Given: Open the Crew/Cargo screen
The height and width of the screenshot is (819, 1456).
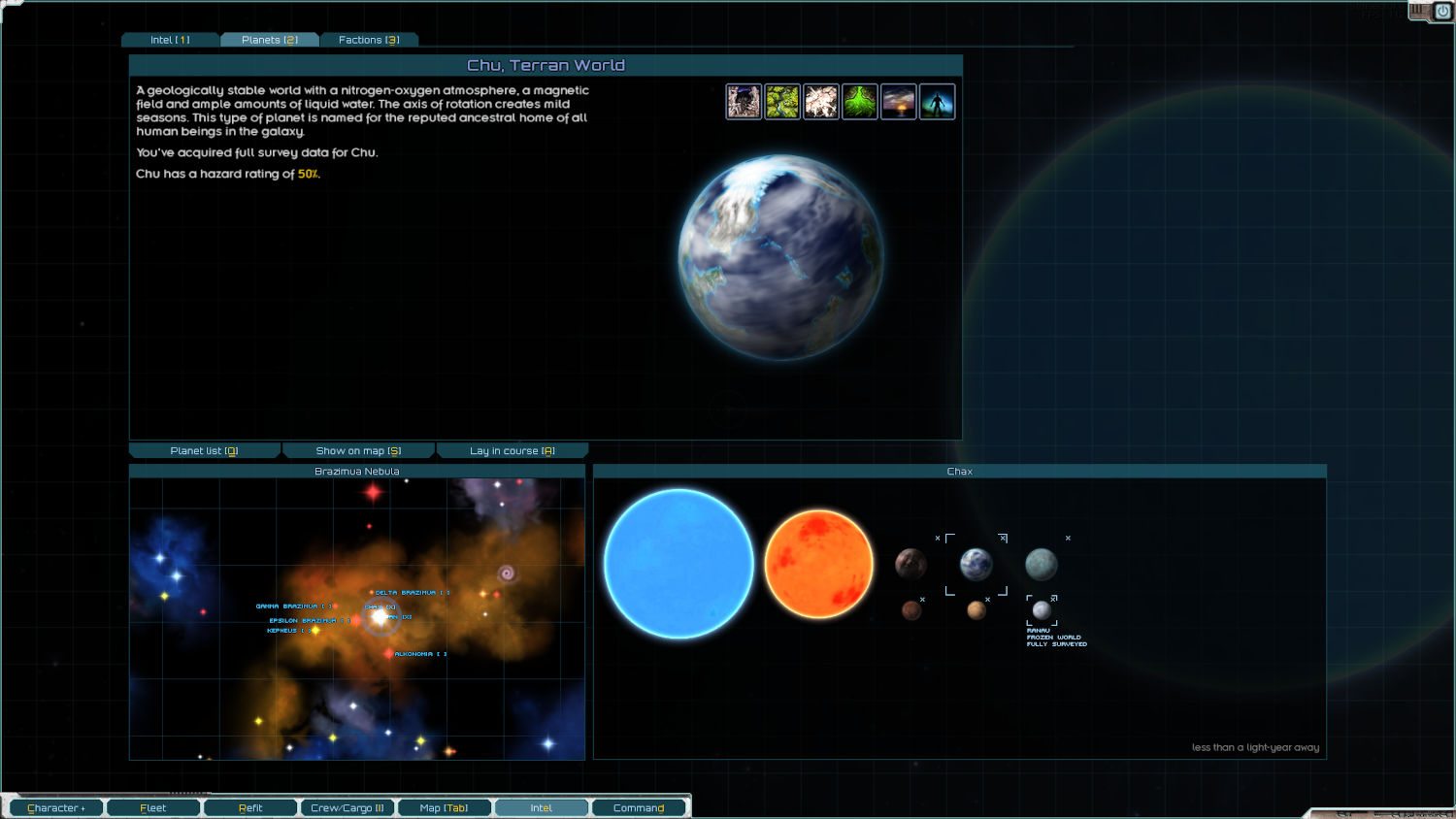Looking at the screenshot, I should coord(347,807).
